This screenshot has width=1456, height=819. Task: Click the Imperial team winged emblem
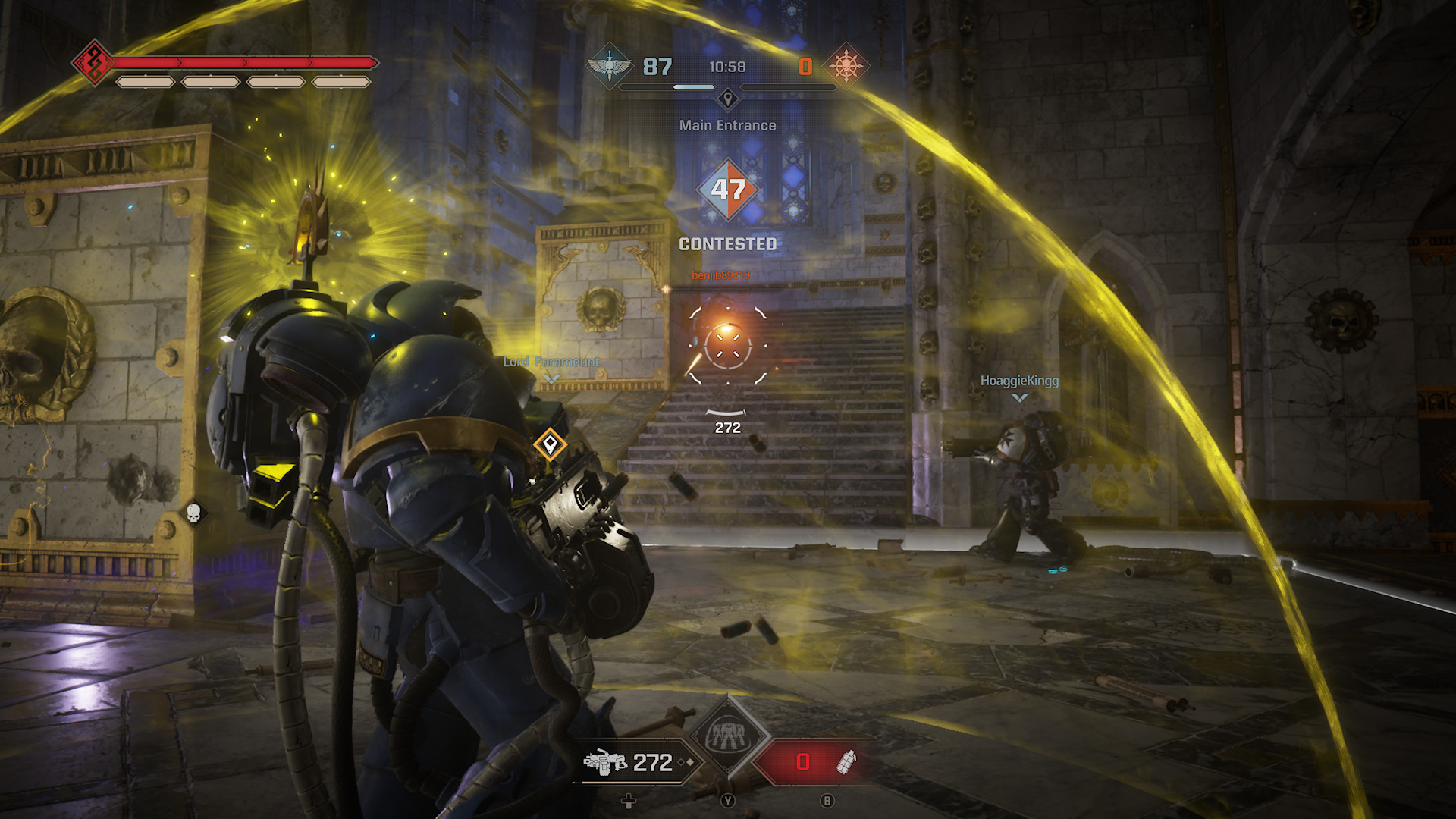(x=609, y=67)
